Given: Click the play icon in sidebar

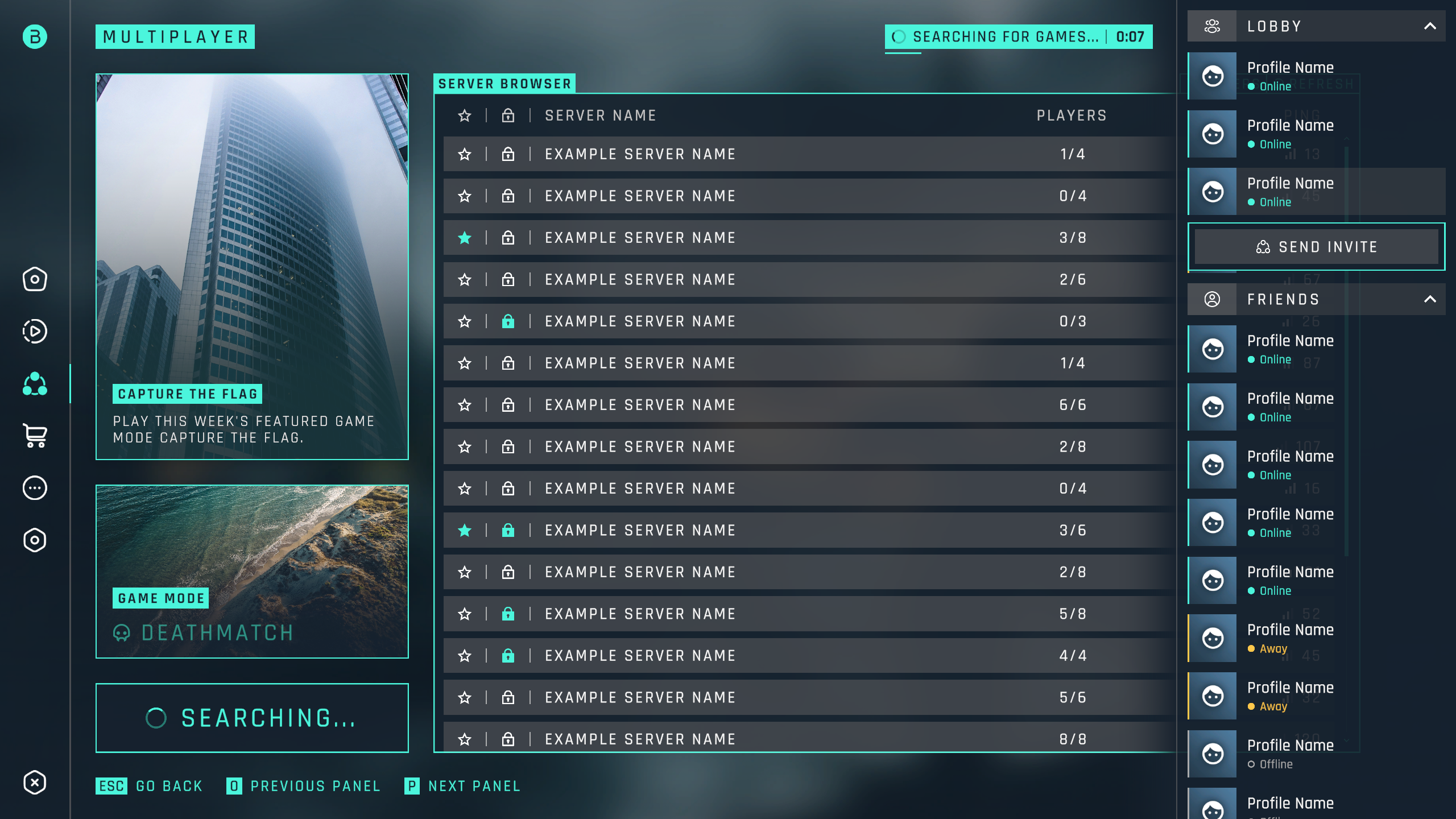Looking at the screenshot, I should [x=35, y=331].
